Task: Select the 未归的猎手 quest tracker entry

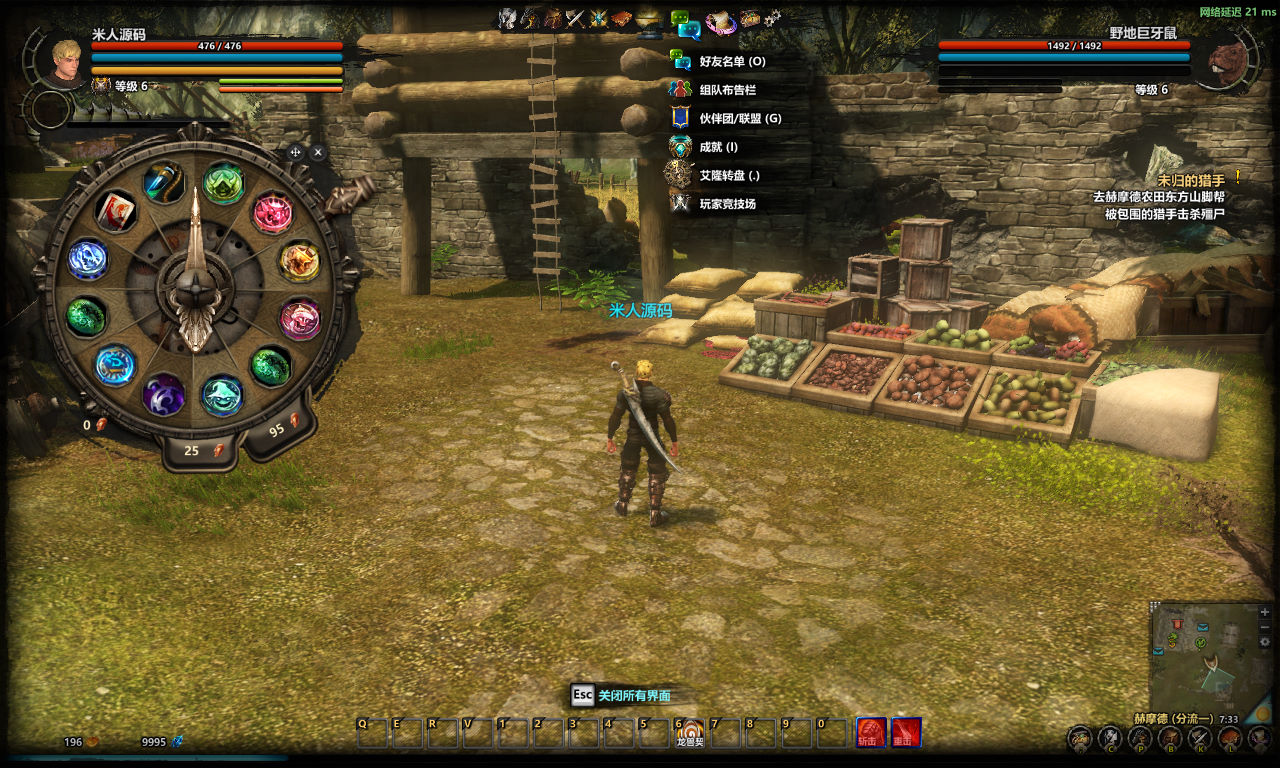Action: 1190,180
